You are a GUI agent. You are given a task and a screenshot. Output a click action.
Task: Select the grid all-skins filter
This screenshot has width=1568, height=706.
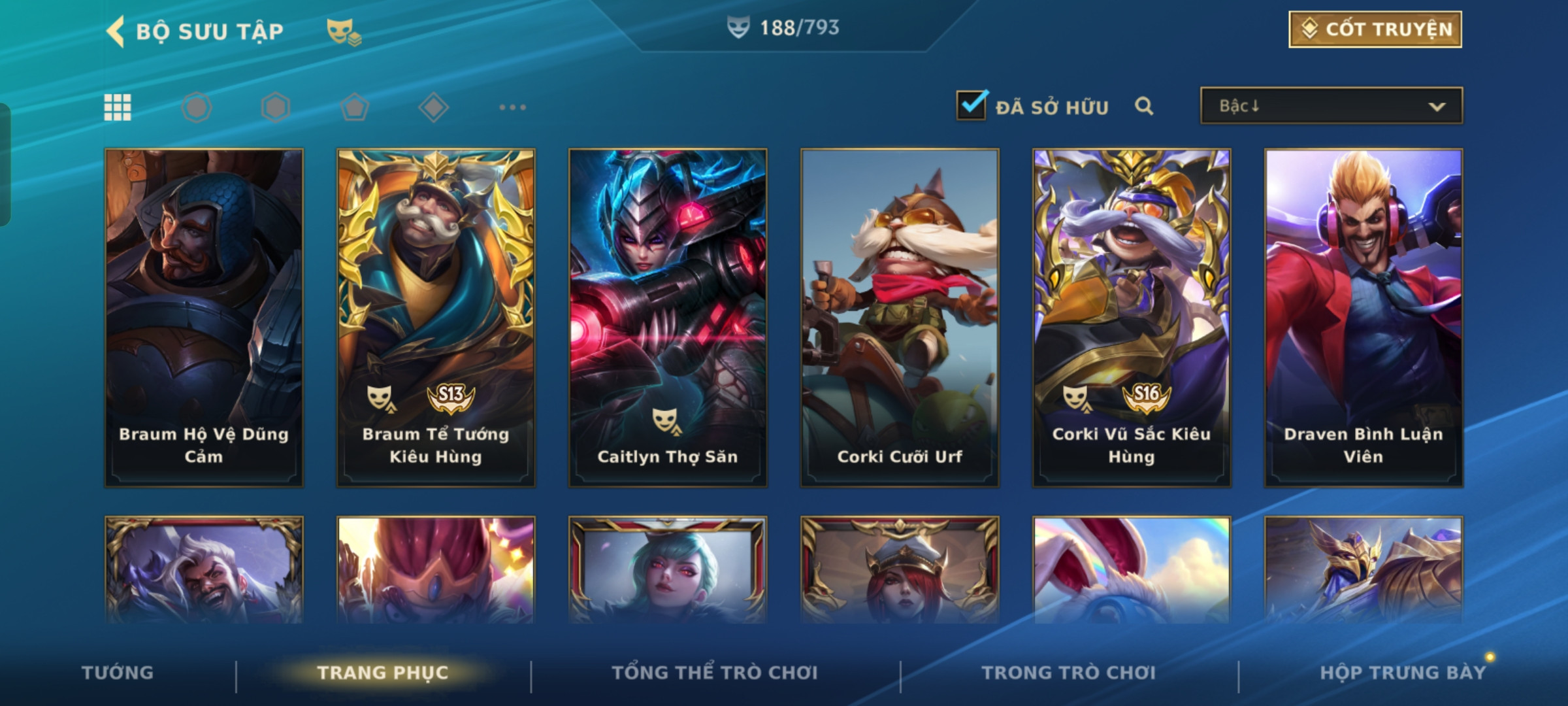(118, 107)
